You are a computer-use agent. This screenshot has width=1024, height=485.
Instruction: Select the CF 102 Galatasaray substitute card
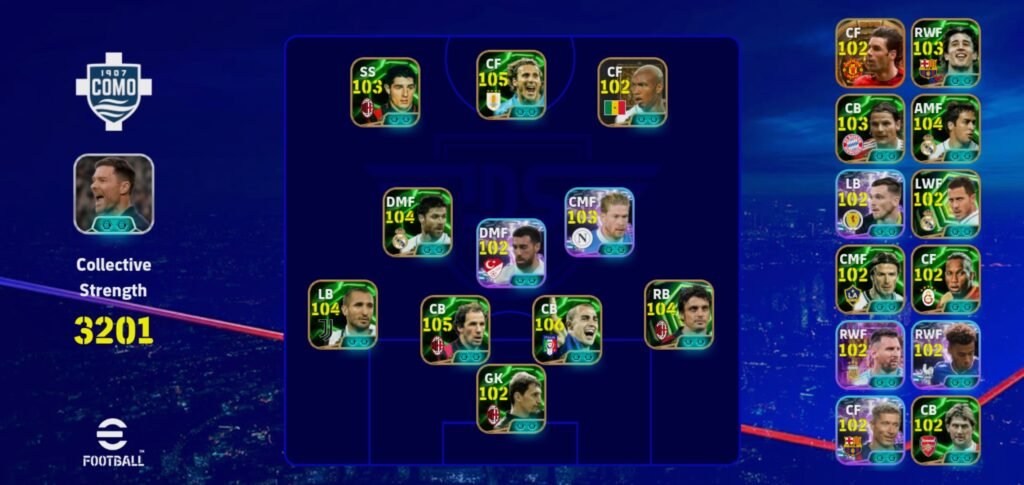coord(945,279)
